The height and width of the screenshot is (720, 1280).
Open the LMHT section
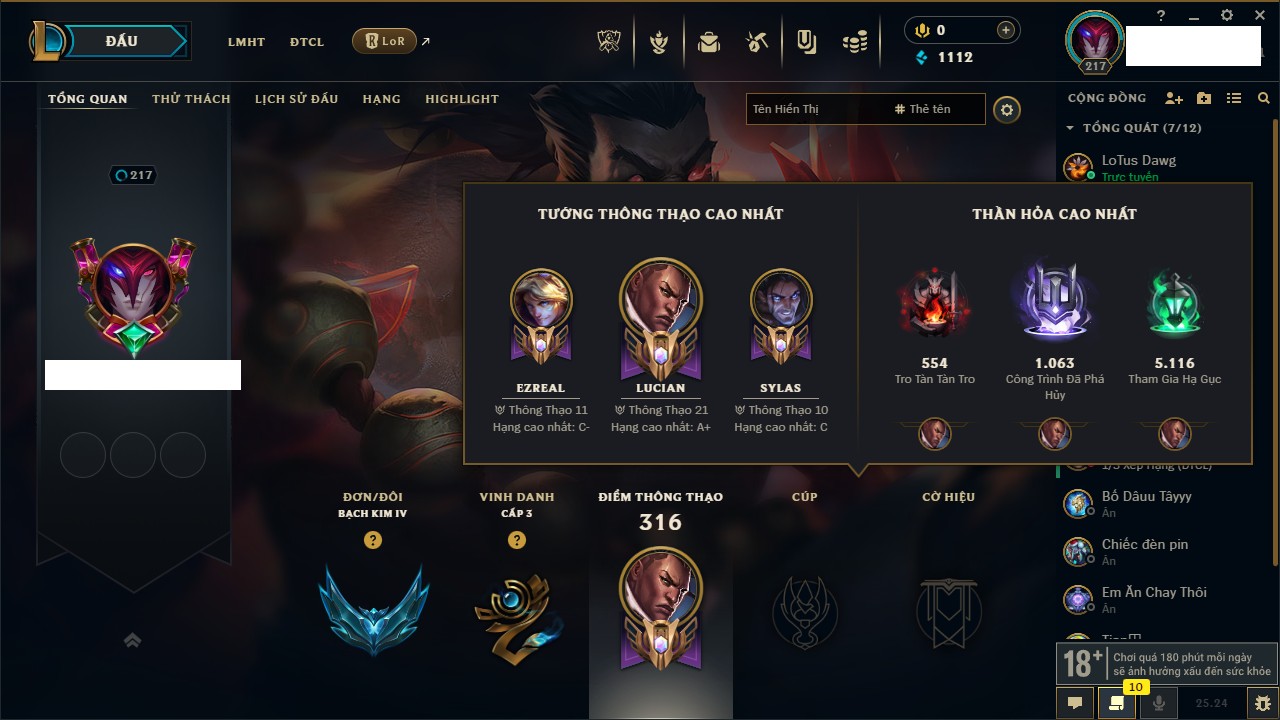tap(246, 42)
